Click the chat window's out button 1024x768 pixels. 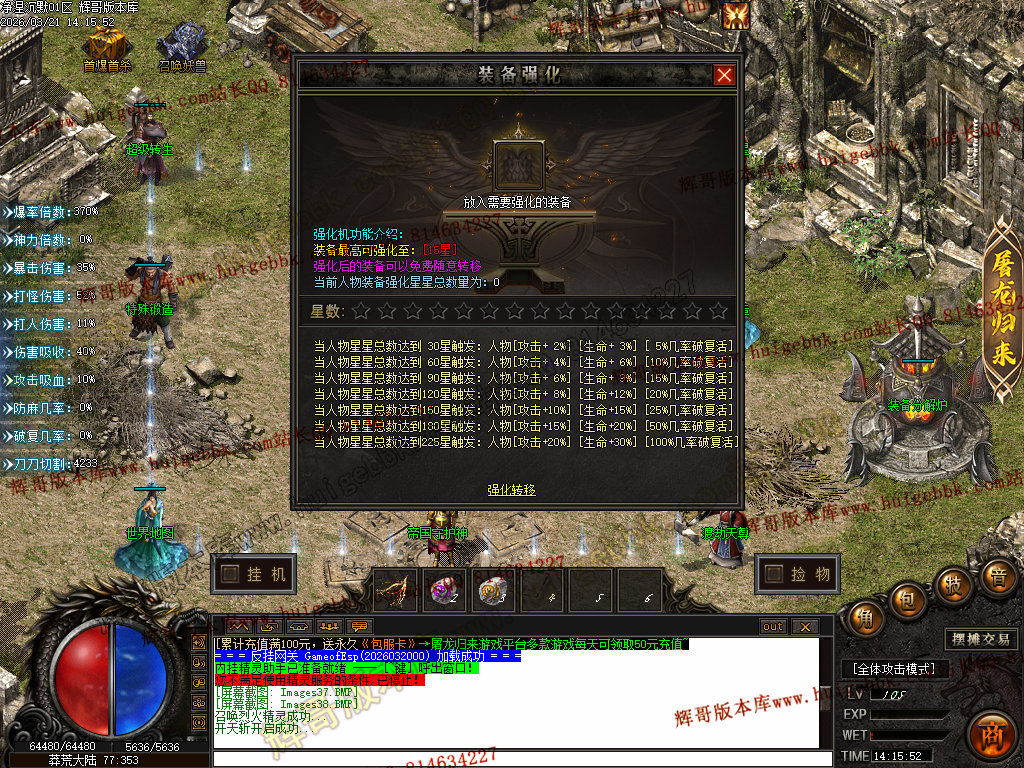pos(773,627)
